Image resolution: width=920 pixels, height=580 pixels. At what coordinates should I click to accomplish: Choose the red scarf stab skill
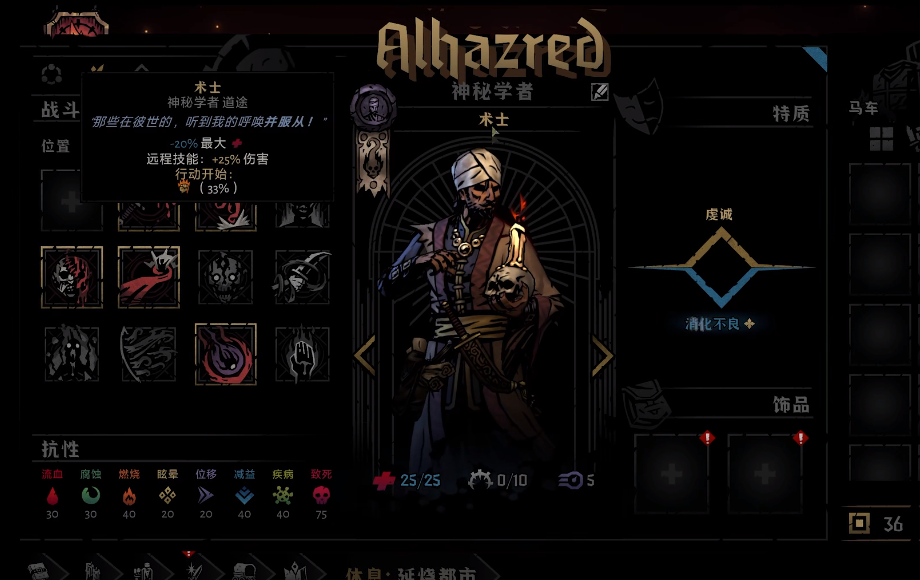pos(148,277)
